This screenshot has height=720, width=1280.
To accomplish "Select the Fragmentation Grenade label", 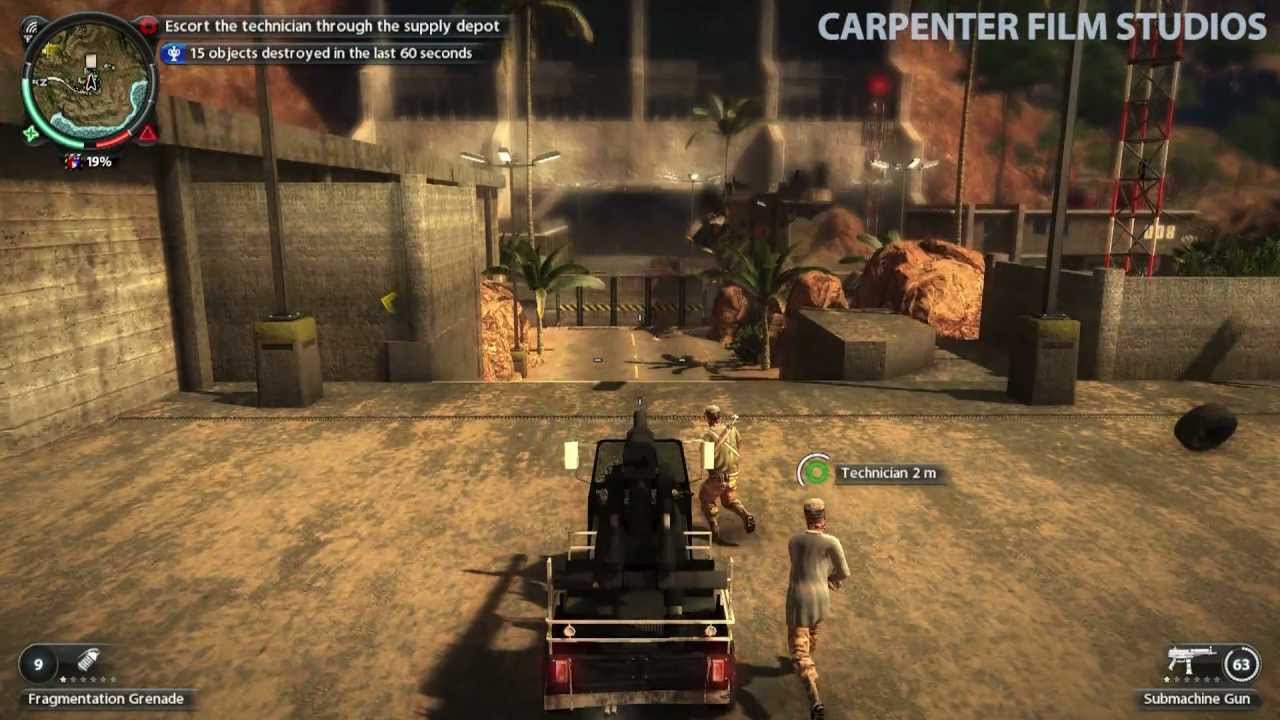I will click(105, 698).
